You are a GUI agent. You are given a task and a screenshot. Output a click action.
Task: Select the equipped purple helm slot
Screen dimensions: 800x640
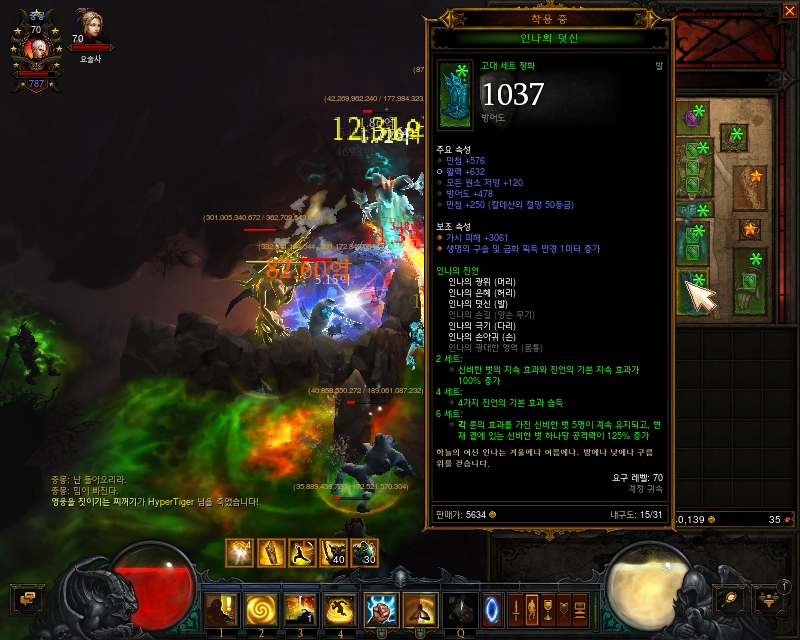pyautogui.click(x=693, y=120)
